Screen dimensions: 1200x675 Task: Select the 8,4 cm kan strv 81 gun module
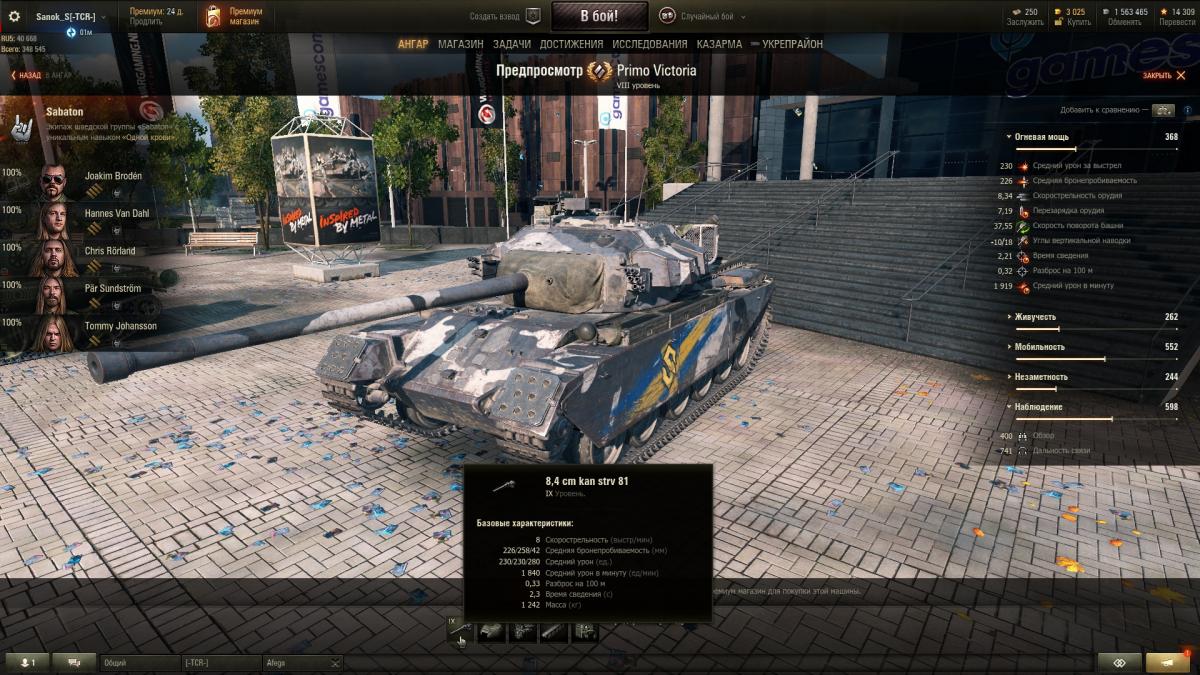[x=461, y=632]
